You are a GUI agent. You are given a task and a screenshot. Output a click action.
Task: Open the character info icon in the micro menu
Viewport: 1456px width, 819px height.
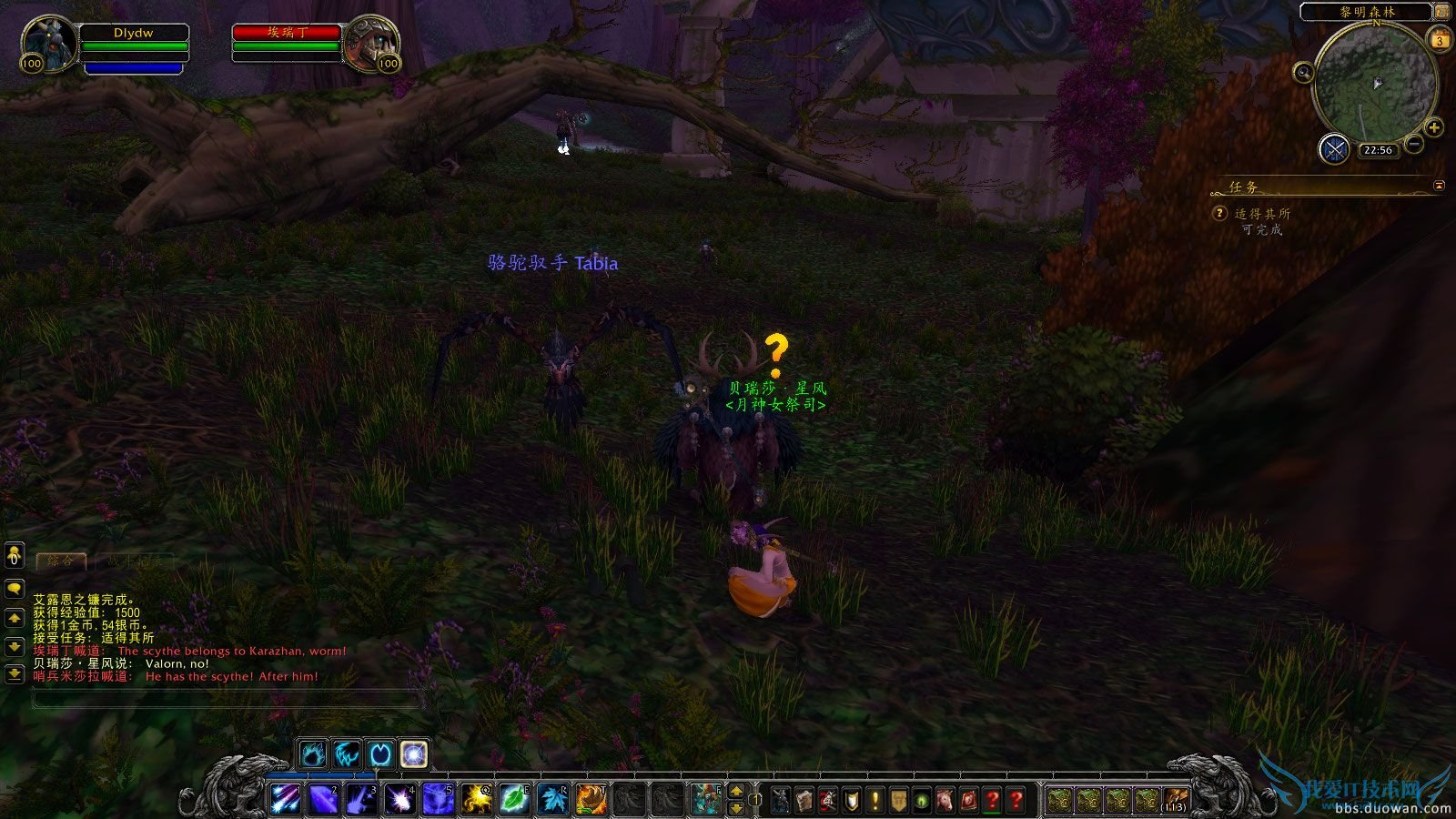point(779,801)
